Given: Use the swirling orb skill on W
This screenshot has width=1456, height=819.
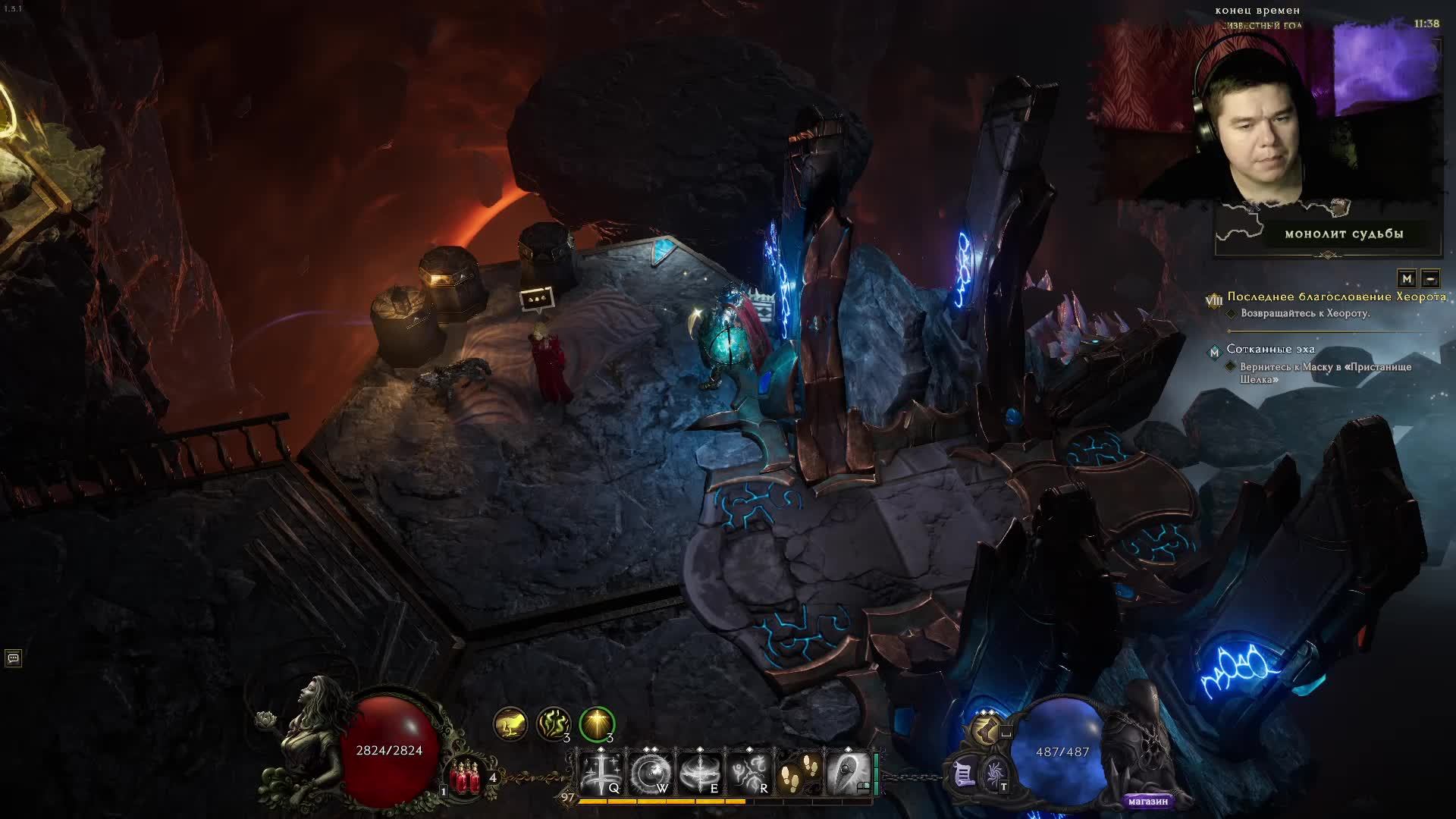Looking at the screenshot, I should click(x=650, y=772).
